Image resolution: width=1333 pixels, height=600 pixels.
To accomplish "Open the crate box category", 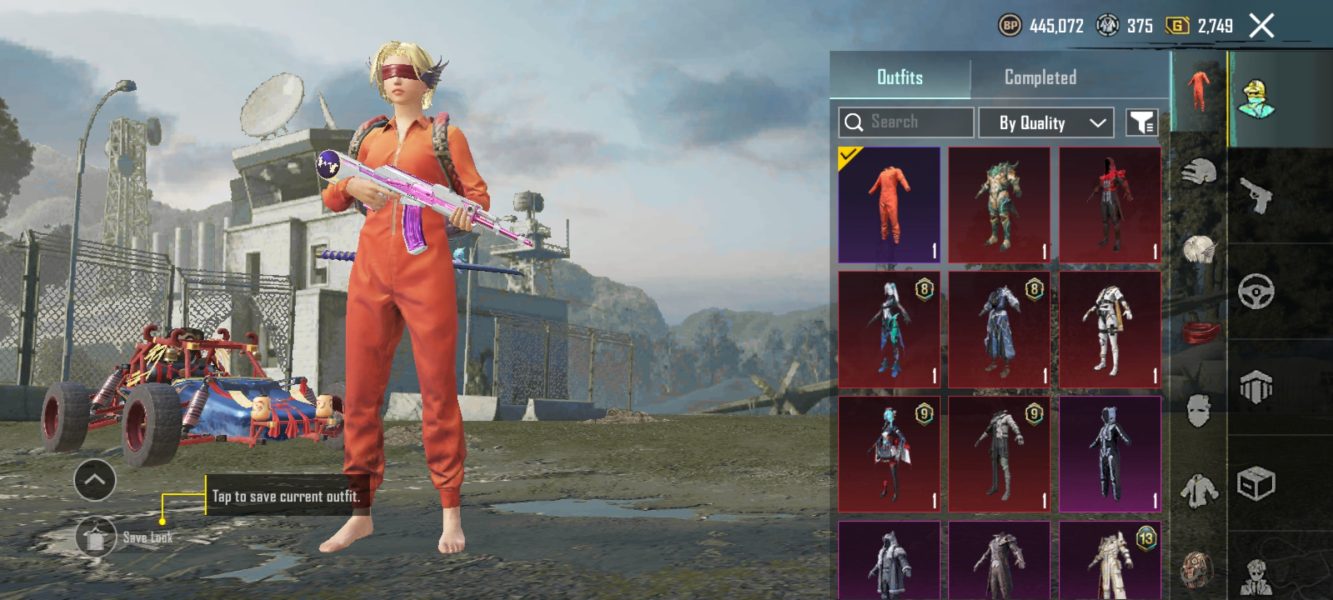I will [1256, 484].
